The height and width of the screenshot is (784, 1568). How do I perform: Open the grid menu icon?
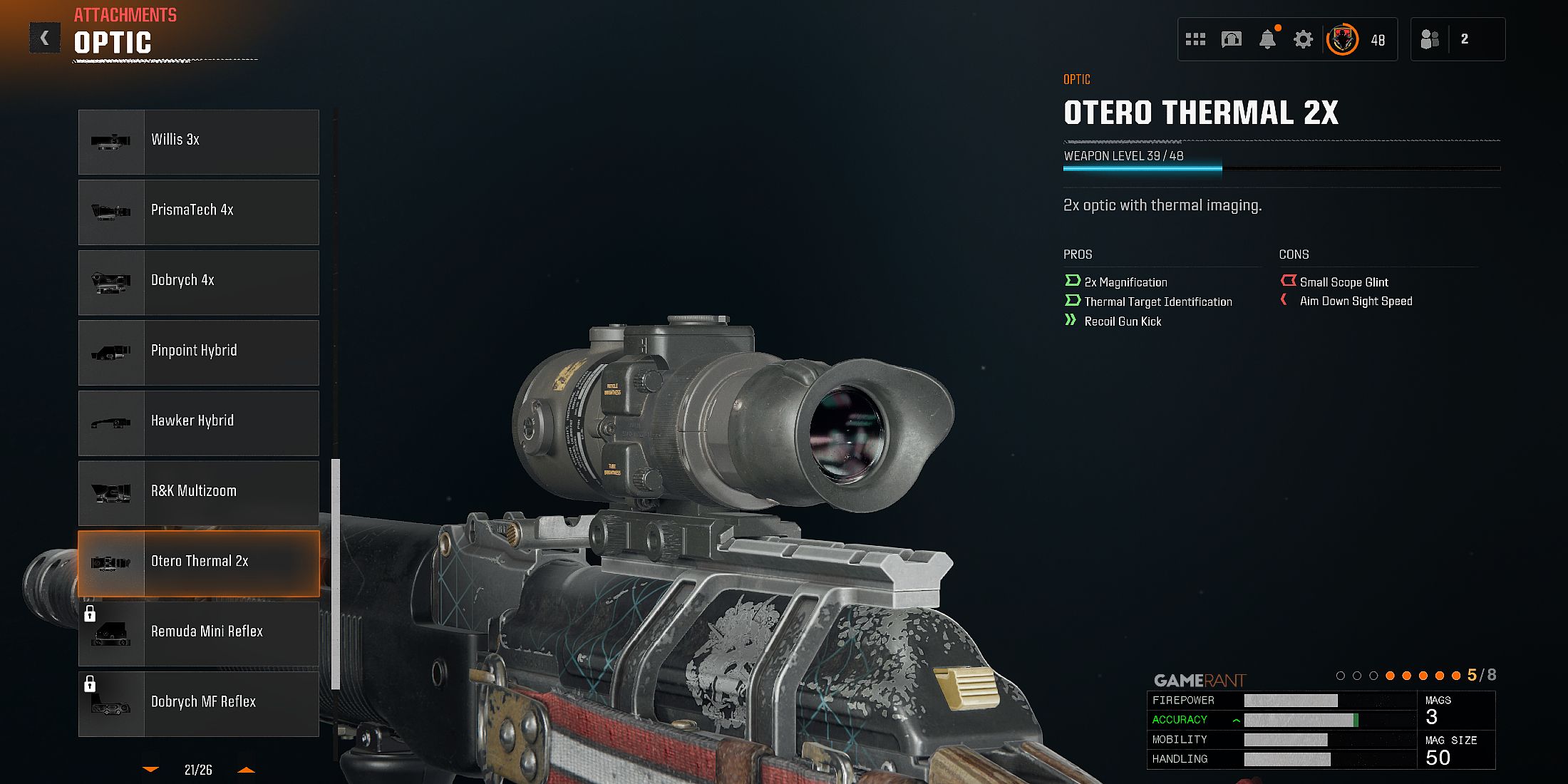(1195, 39)
